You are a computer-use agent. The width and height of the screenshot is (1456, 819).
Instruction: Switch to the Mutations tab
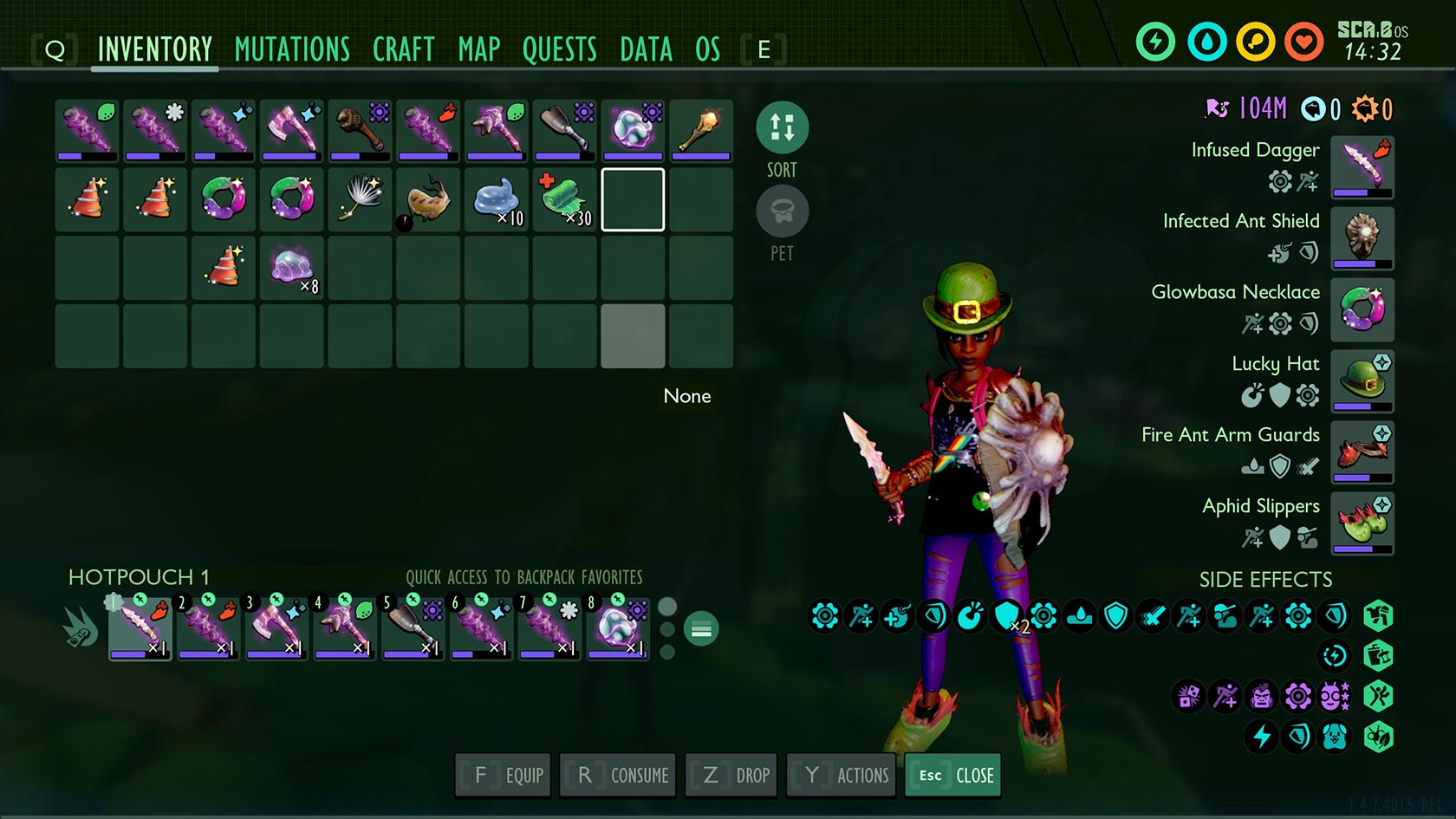[292, 49]
